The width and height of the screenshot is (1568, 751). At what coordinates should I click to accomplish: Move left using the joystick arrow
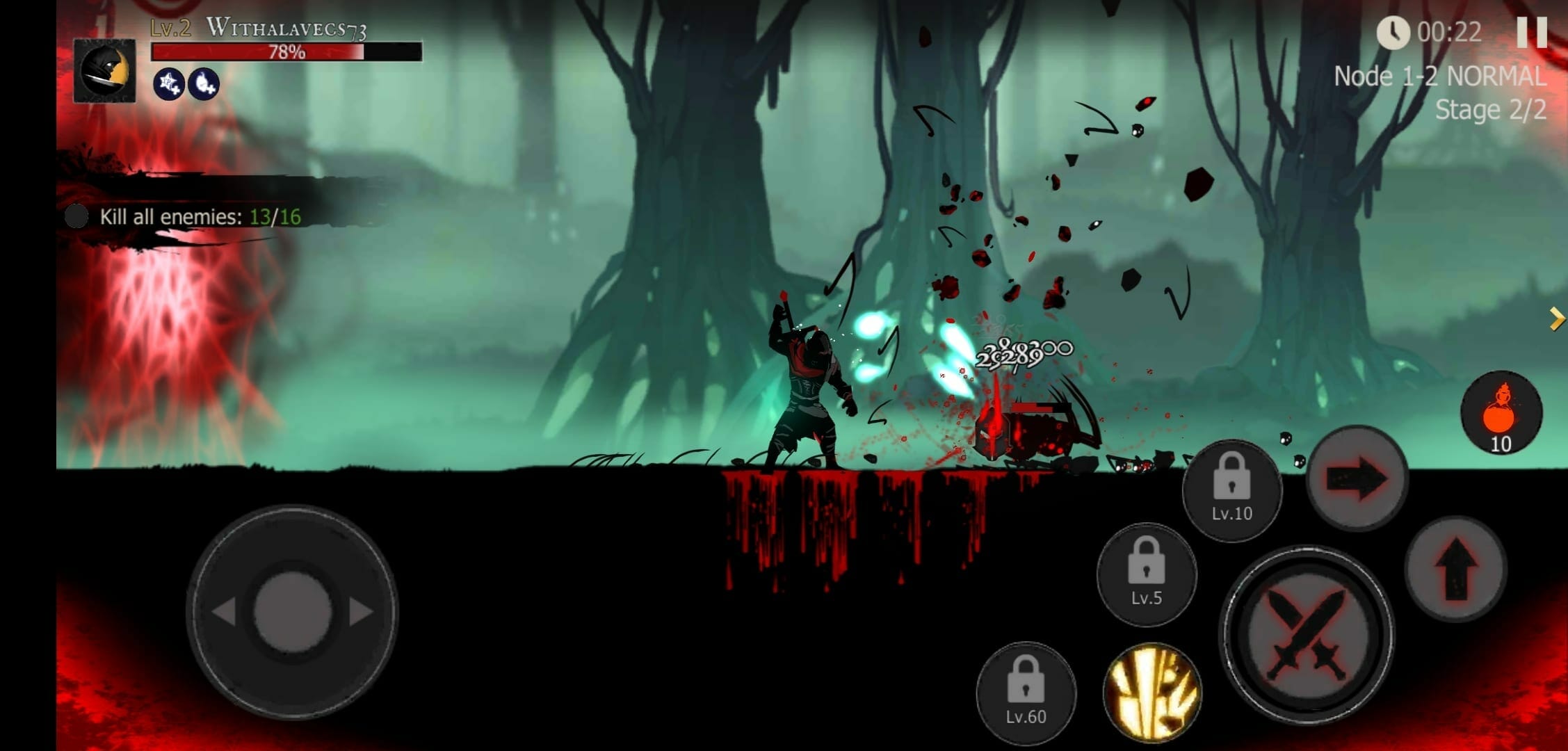click(x=224, y=612)
